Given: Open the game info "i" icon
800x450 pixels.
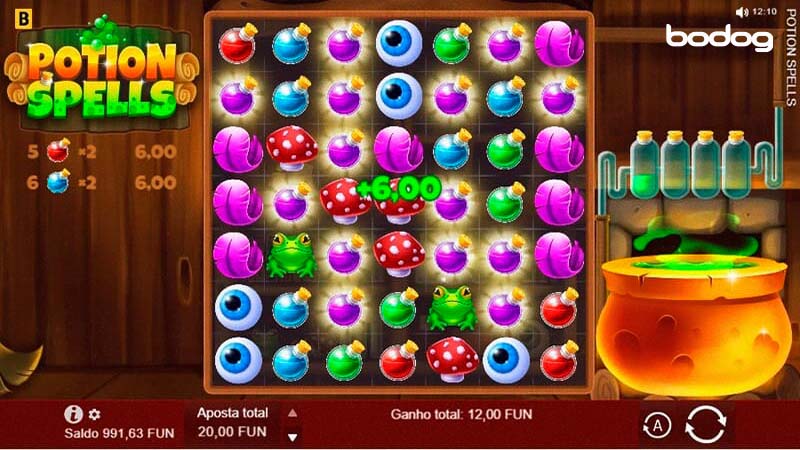Looking at the screenshot, I should coord(73,414).
